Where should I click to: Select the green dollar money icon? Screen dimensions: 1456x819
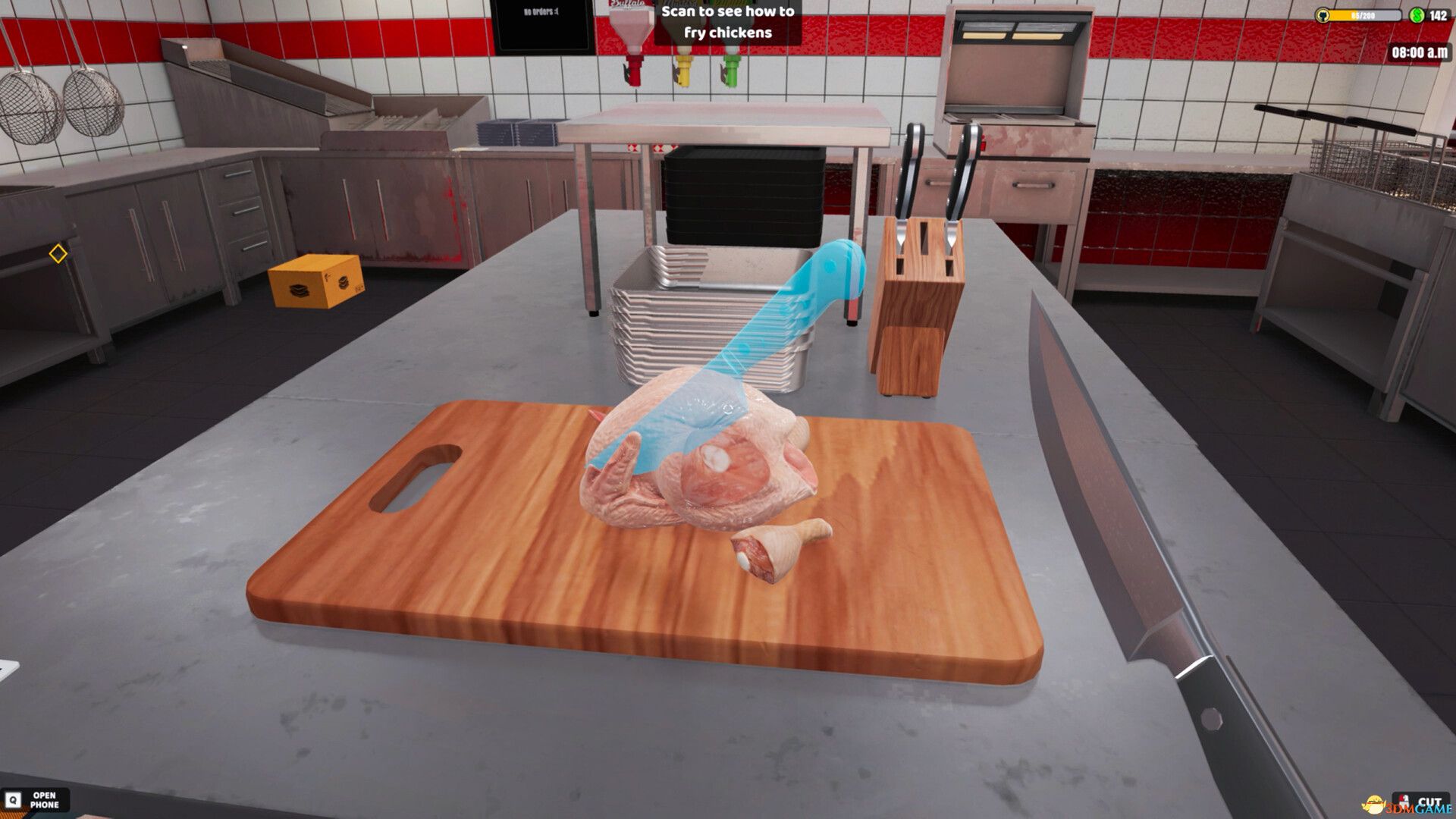pos(1417,14)
